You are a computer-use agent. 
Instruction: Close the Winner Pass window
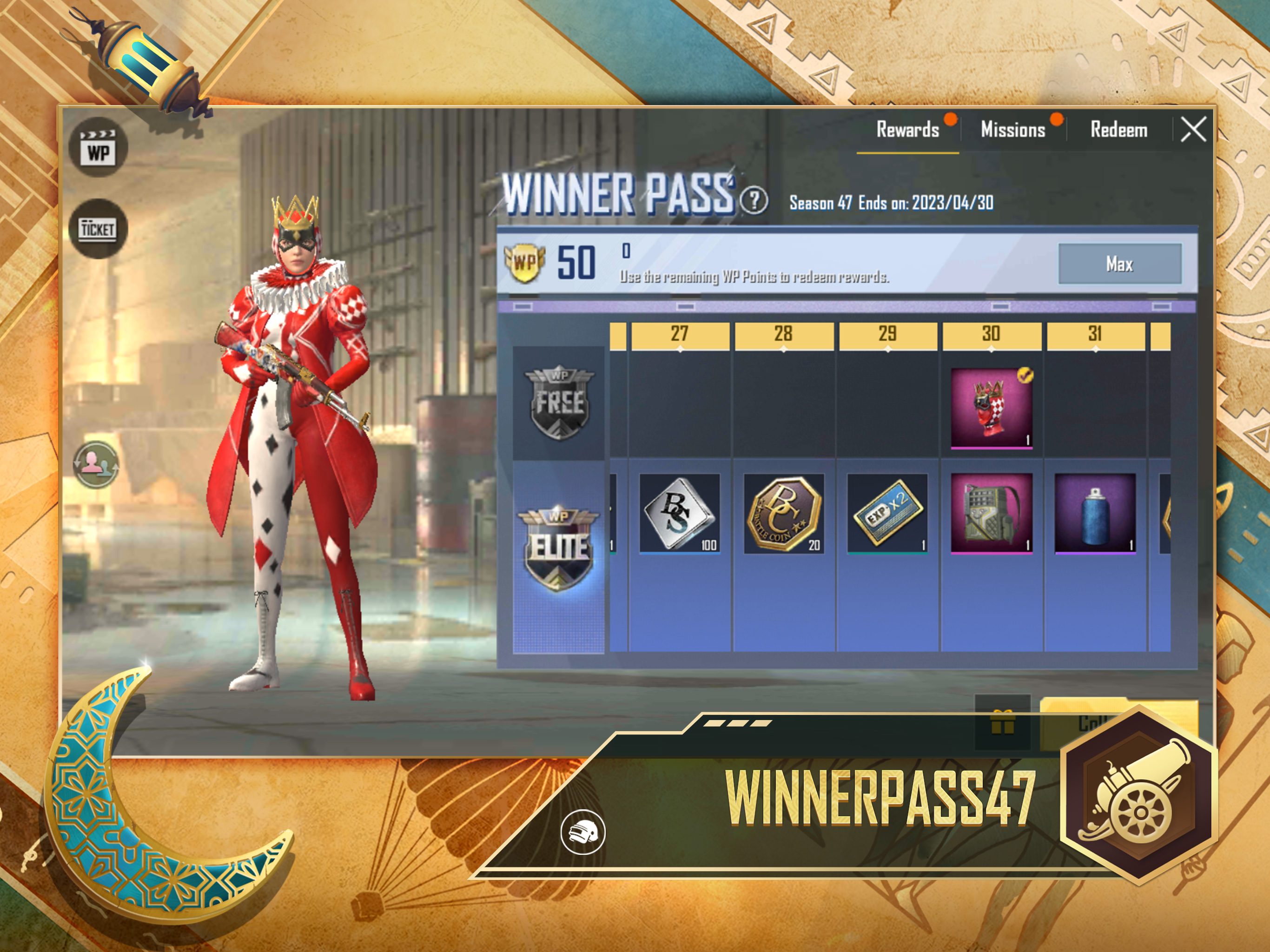point(1193,129)
